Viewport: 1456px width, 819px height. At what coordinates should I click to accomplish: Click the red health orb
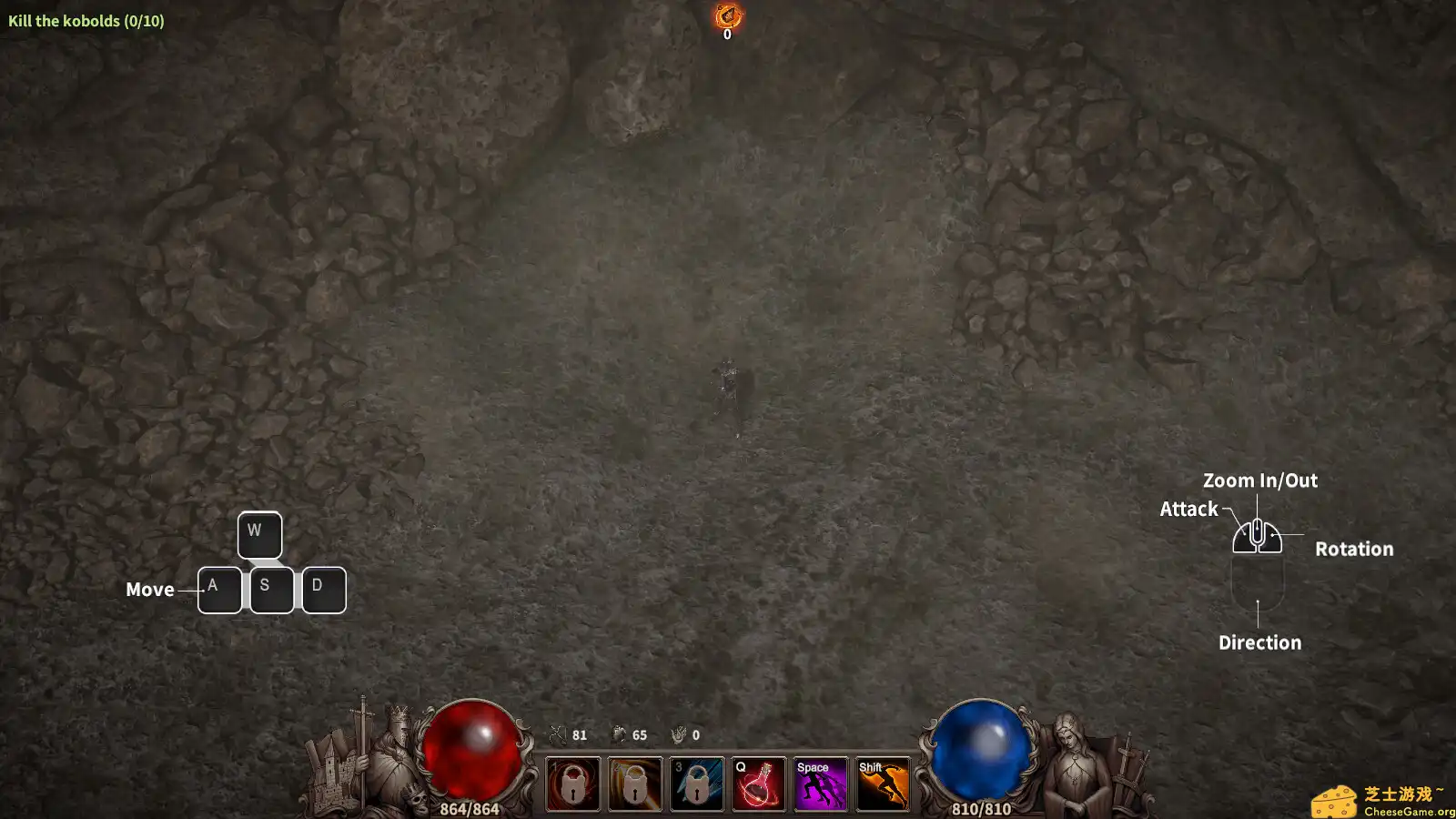tap(472, 753)
